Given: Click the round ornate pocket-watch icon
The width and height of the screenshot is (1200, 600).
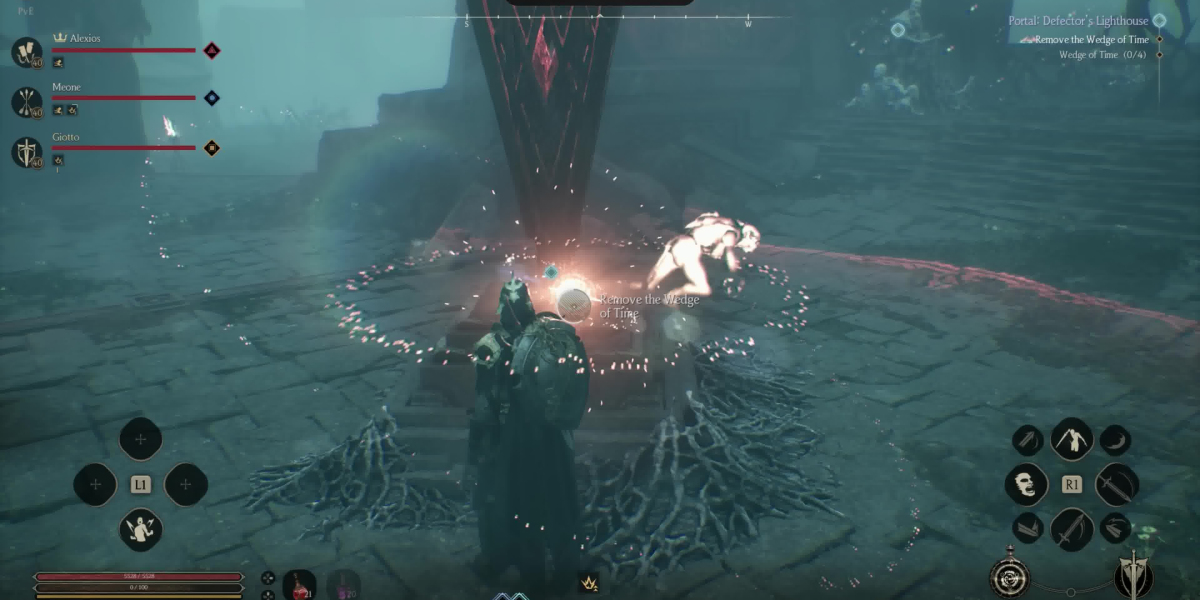Looking at the screenshot, I should tap(1009, 577).
